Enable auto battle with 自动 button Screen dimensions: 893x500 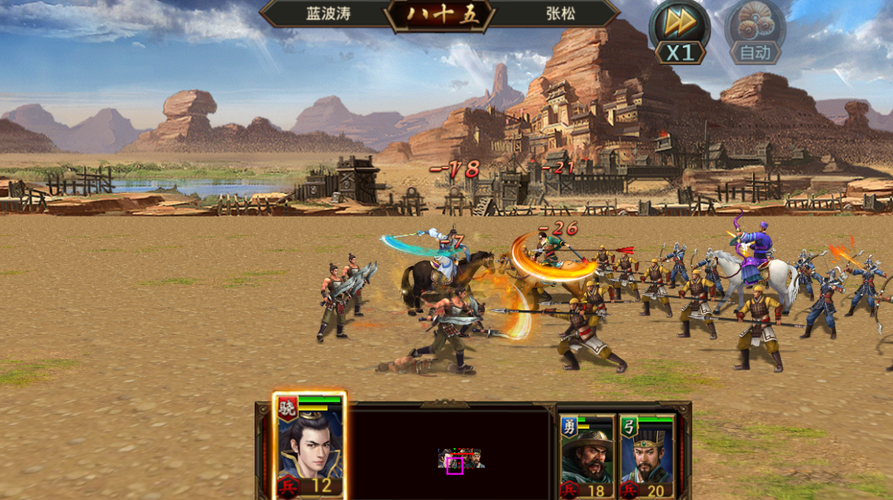(754, 33)
